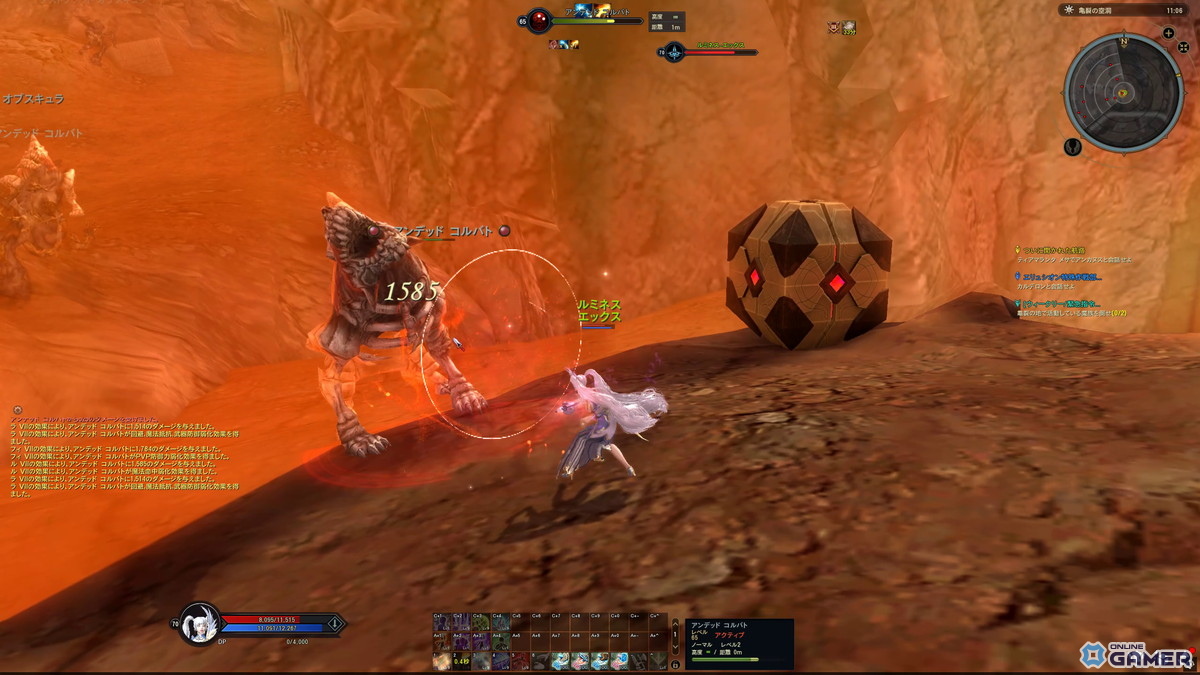Activate the green skill in slot Cx3

[x=480, y=623]
